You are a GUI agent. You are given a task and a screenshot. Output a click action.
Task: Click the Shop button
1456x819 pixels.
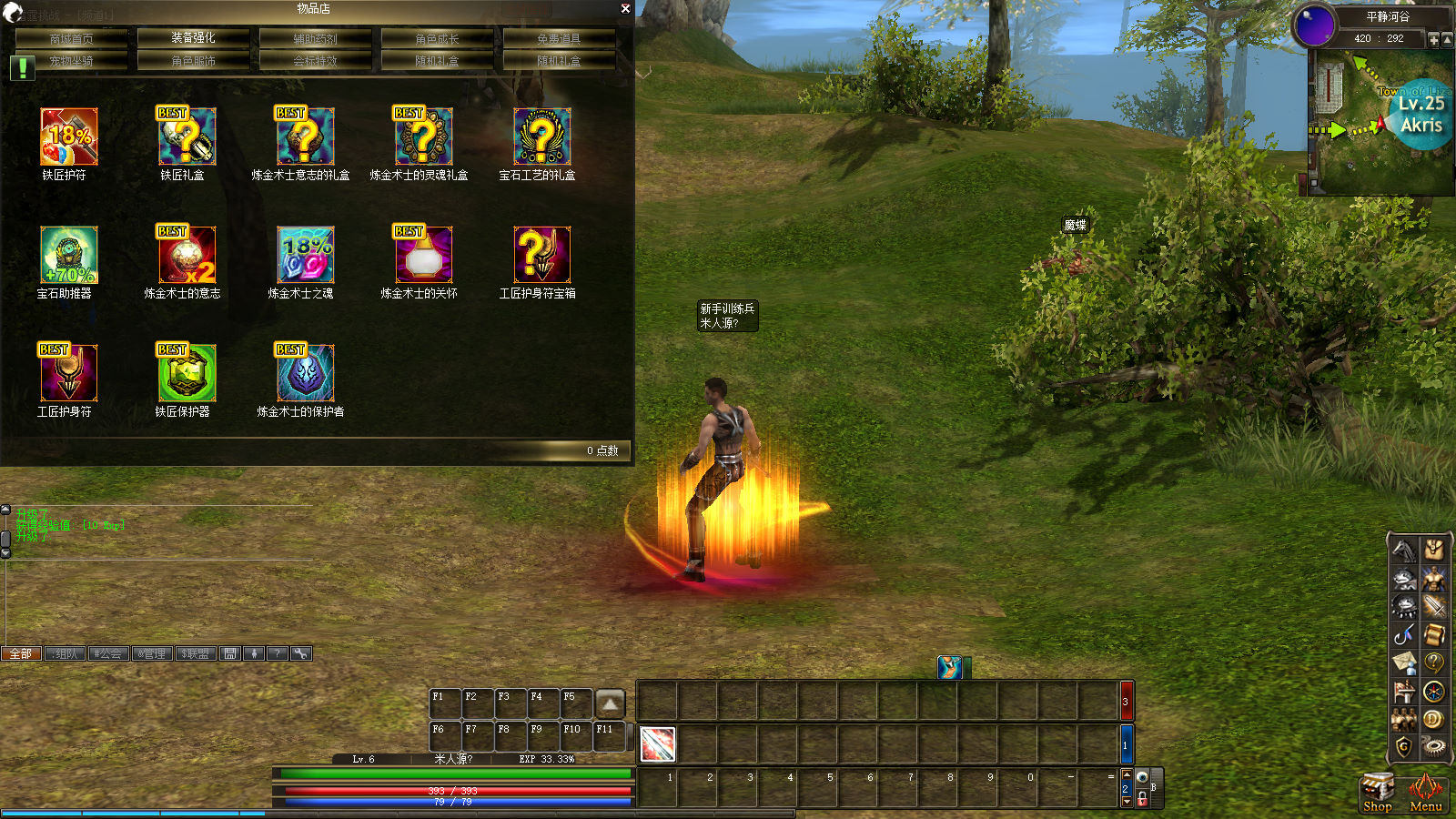pyautogui.click(x=1377, y=792)
